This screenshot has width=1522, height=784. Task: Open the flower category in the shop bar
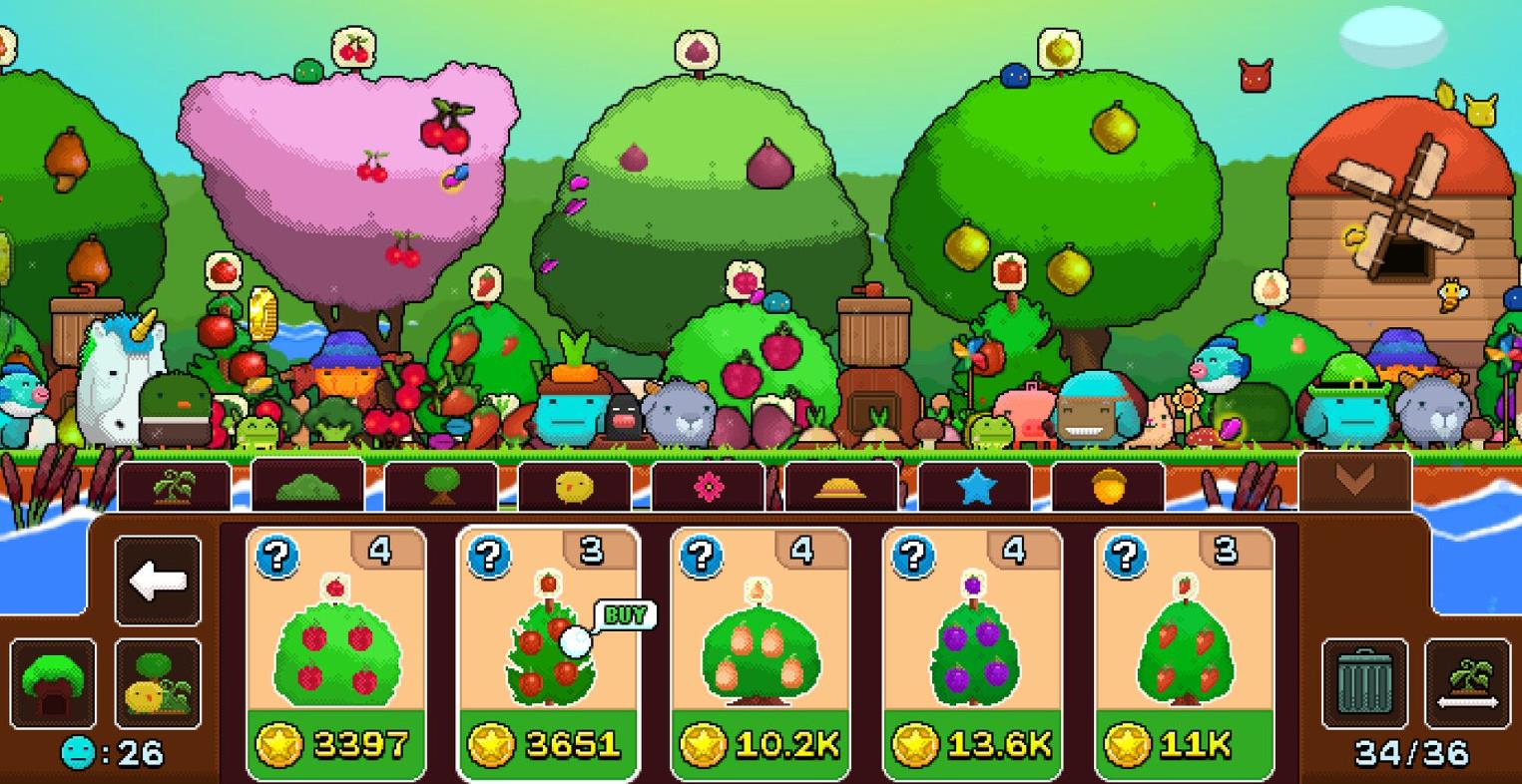pyautogui.click(x=709, y=483)
